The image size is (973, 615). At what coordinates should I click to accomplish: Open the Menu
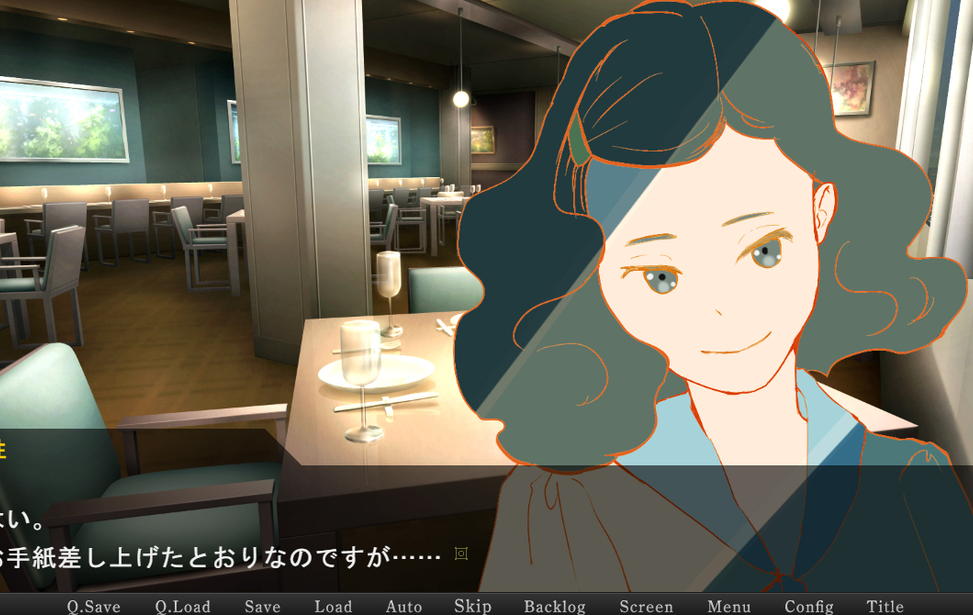pos(729,606)
